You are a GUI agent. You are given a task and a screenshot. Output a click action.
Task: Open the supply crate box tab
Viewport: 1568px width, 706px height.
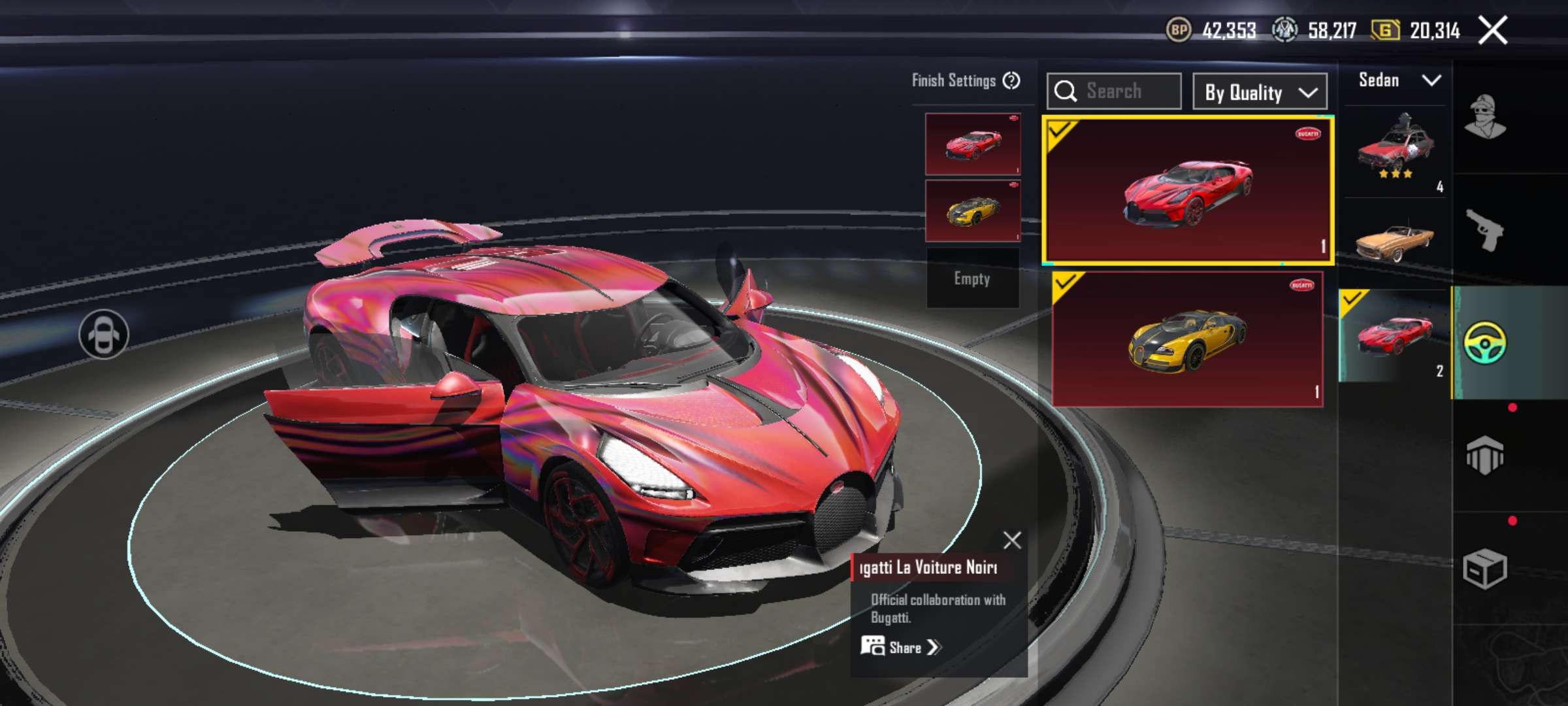[x=1484, y=569]
